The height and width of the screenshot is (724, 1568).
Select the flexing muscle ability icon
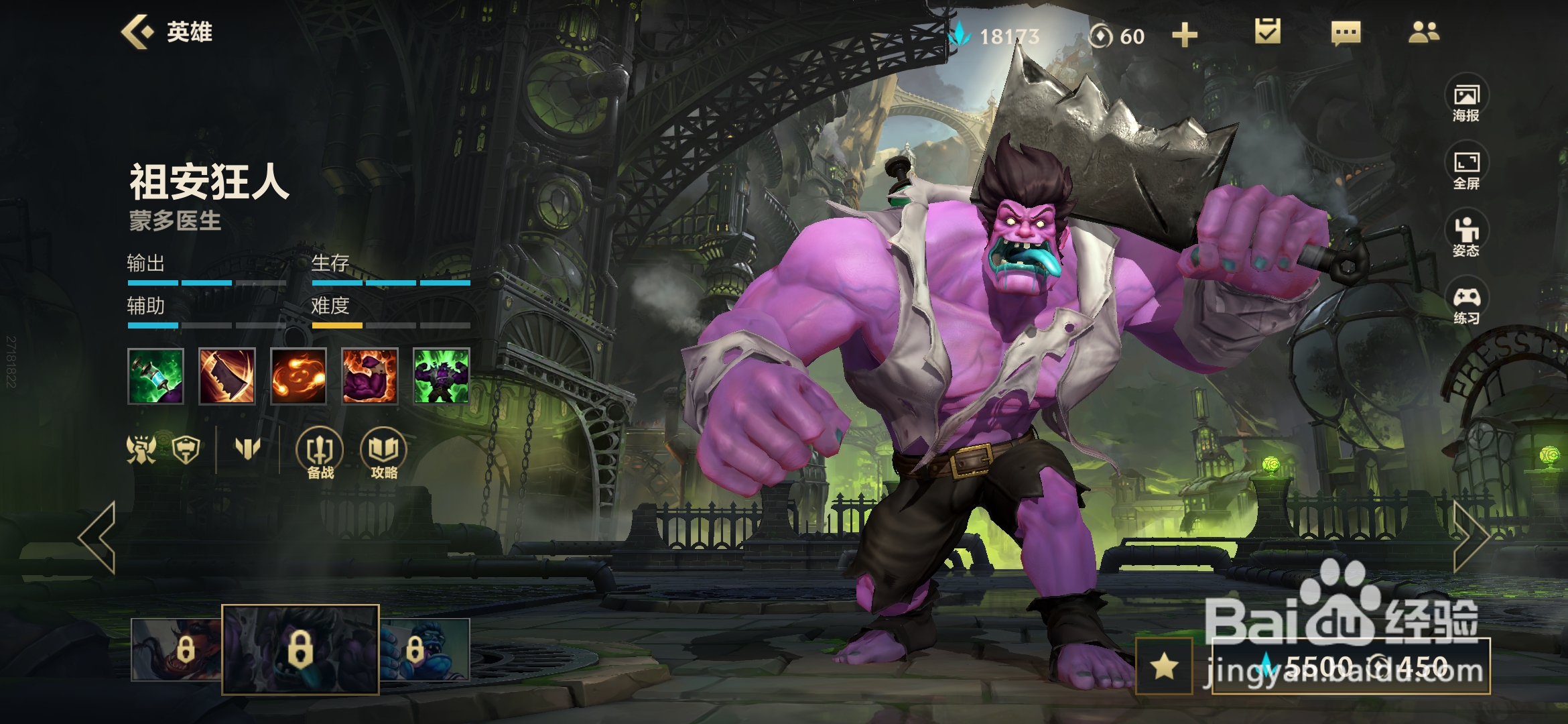click(370, 376)
